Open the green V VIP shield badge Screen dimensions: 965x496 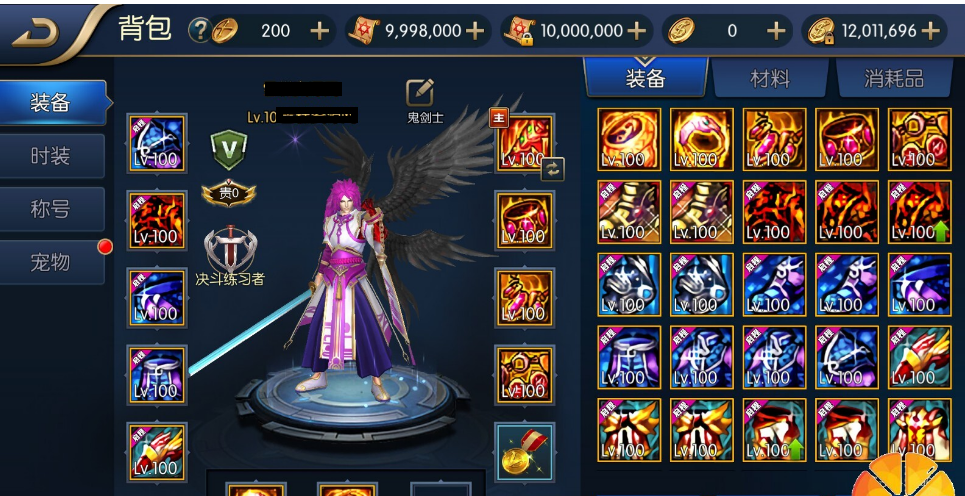tap(228, 149)
